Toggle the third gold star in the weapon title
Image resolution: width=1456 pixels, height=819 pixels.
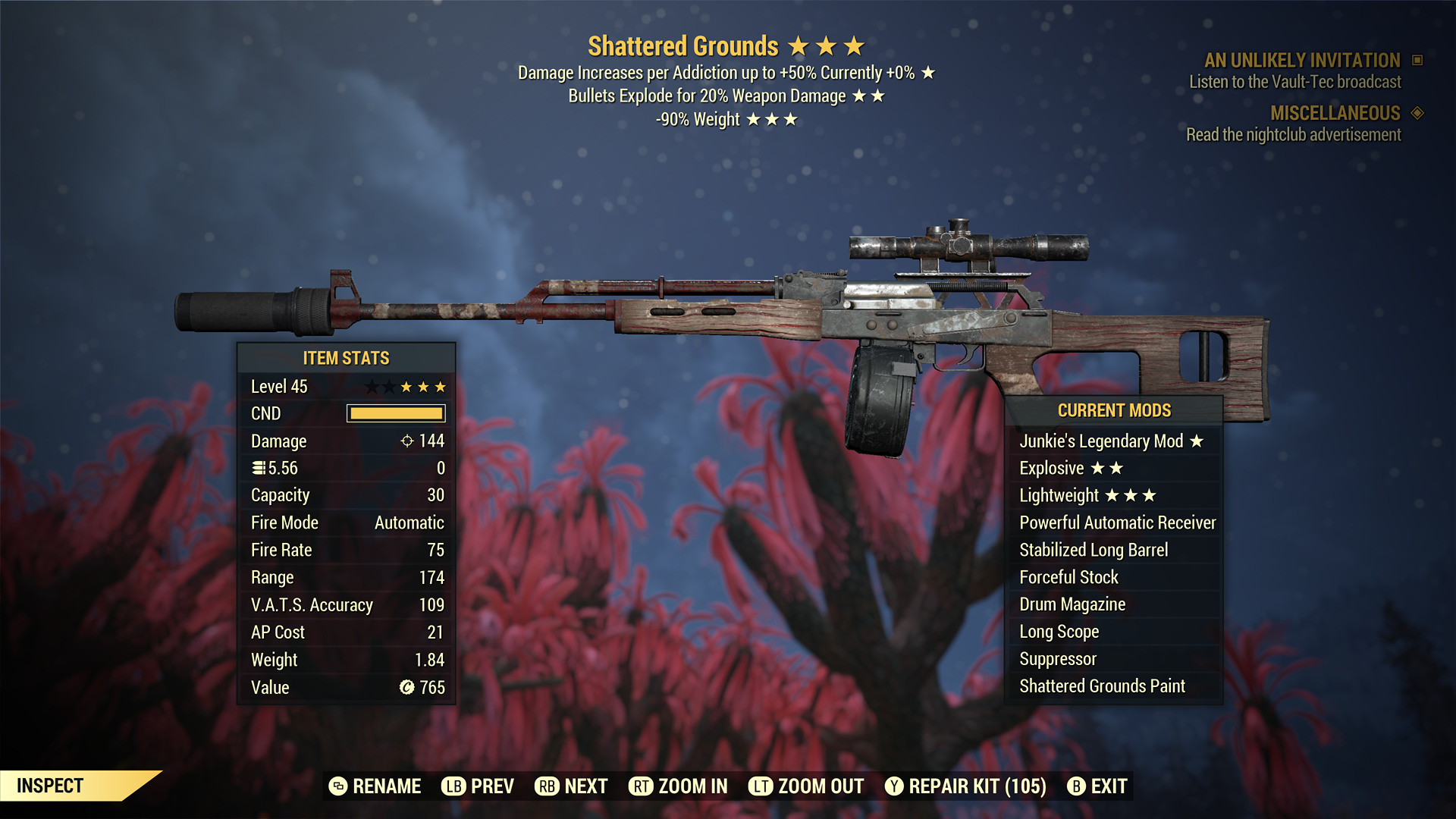coord(855,45)
